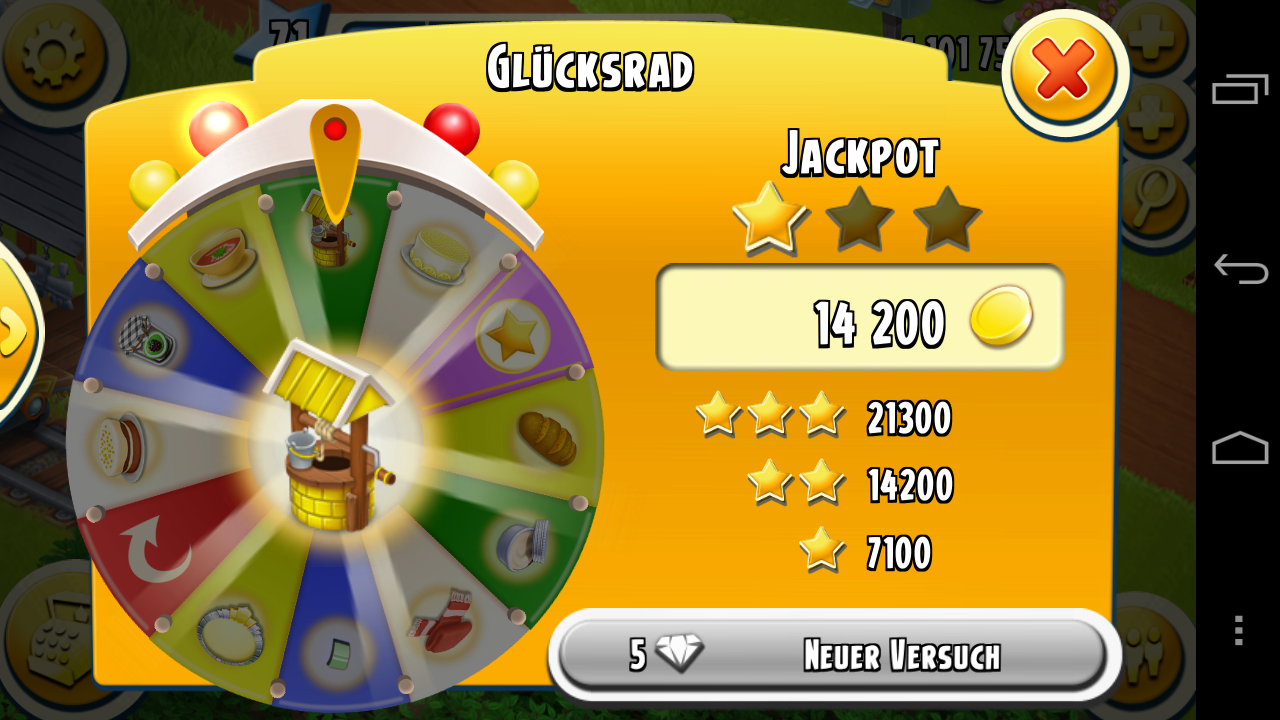Image resolution: width=1280 pixels, height=720 pixels.
Task: Open the Android recent apps view
Action: pos(1239,90)
